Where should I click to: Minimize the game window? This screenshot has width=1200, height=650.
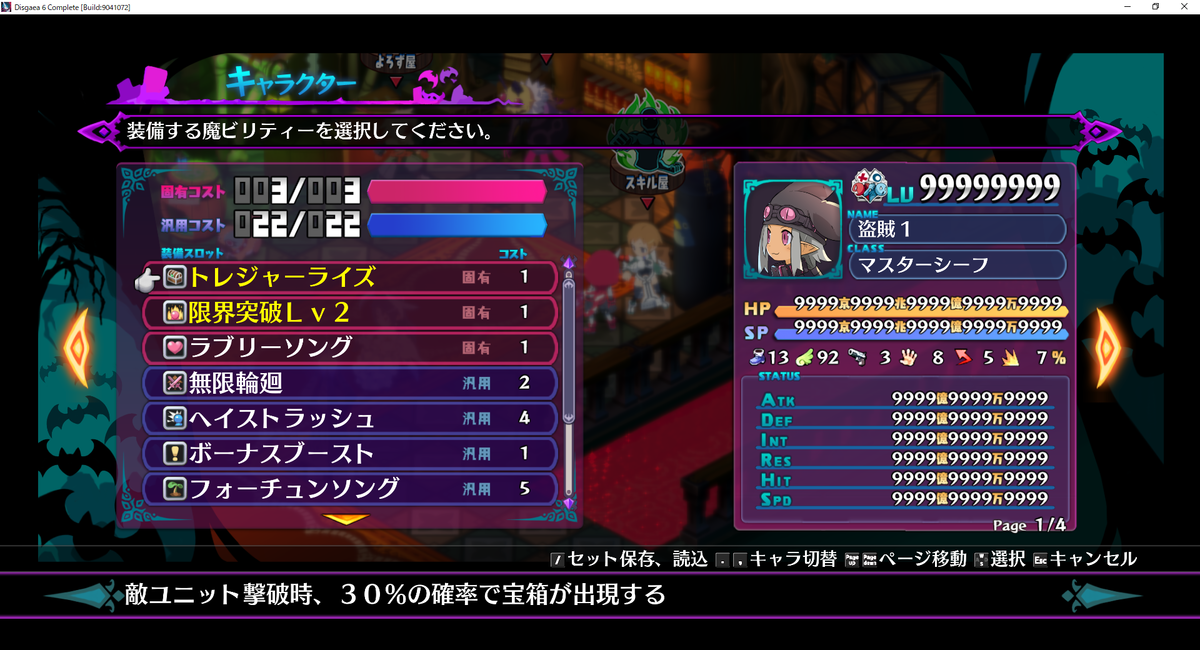tap(1128, 7)
